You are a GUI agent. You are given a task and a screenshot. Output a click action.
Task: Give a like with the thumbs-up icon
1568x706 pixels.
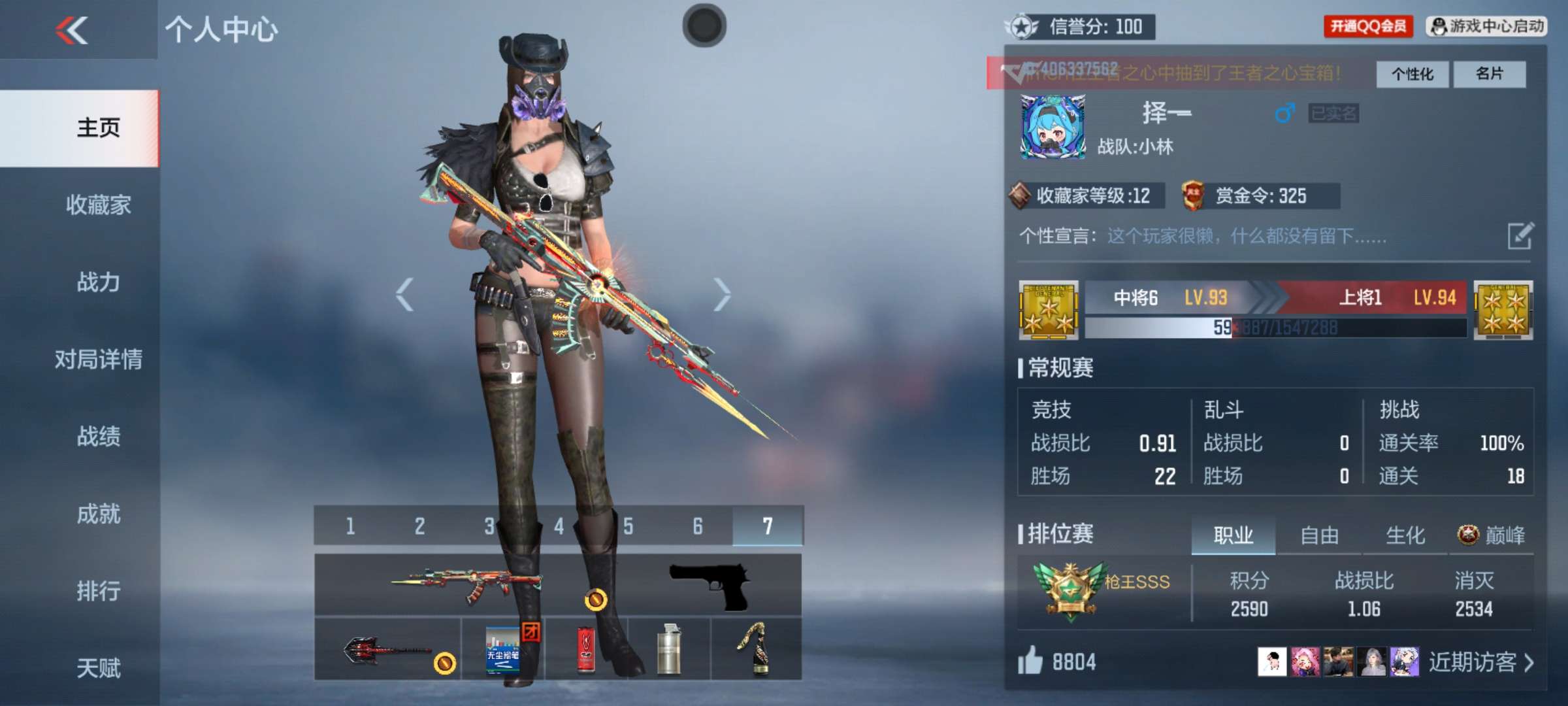point(1030,661)
